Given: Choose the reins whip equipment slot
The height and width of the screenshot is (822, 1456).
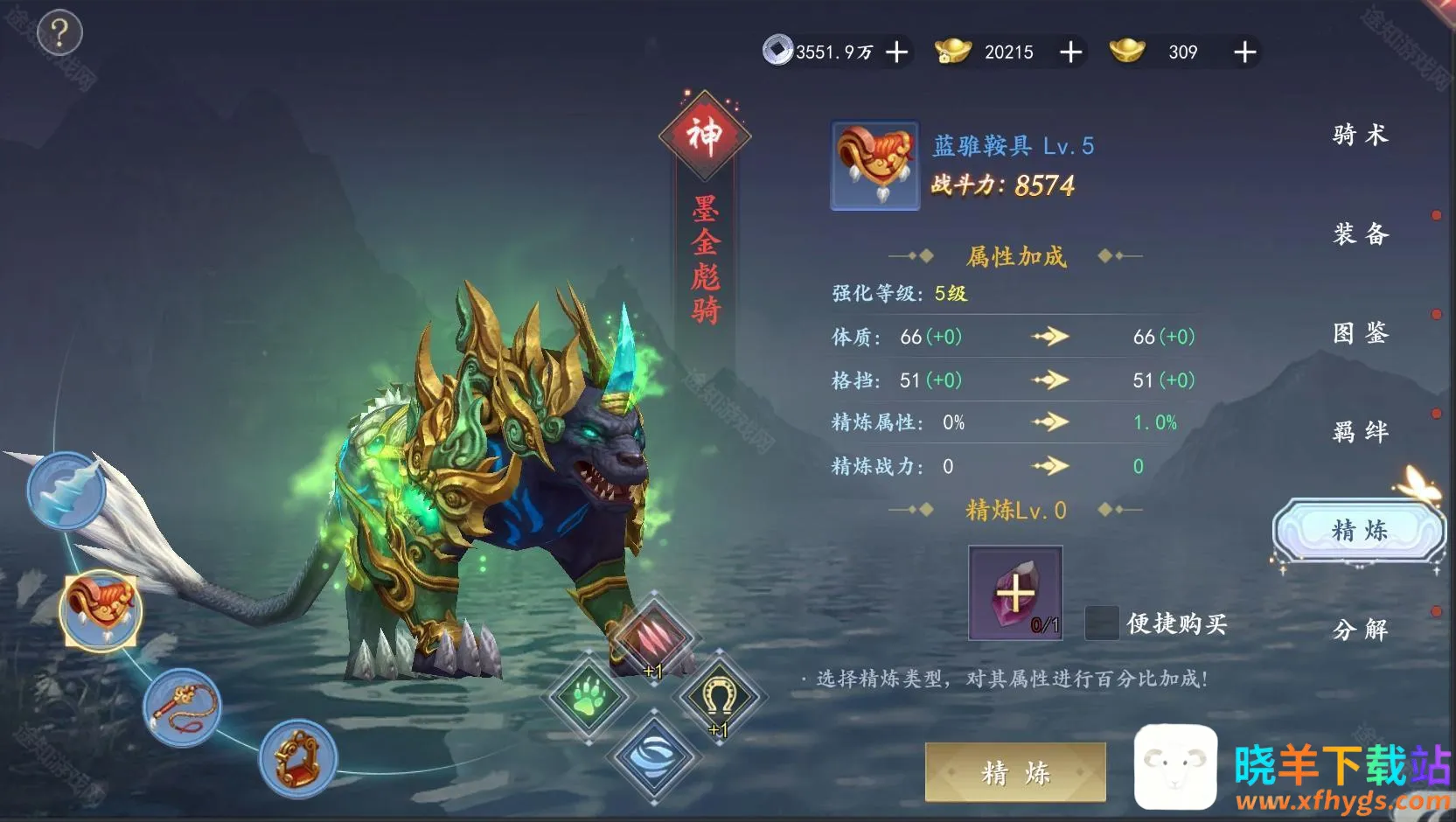Looking at the screenshot, I should [182, 707].
